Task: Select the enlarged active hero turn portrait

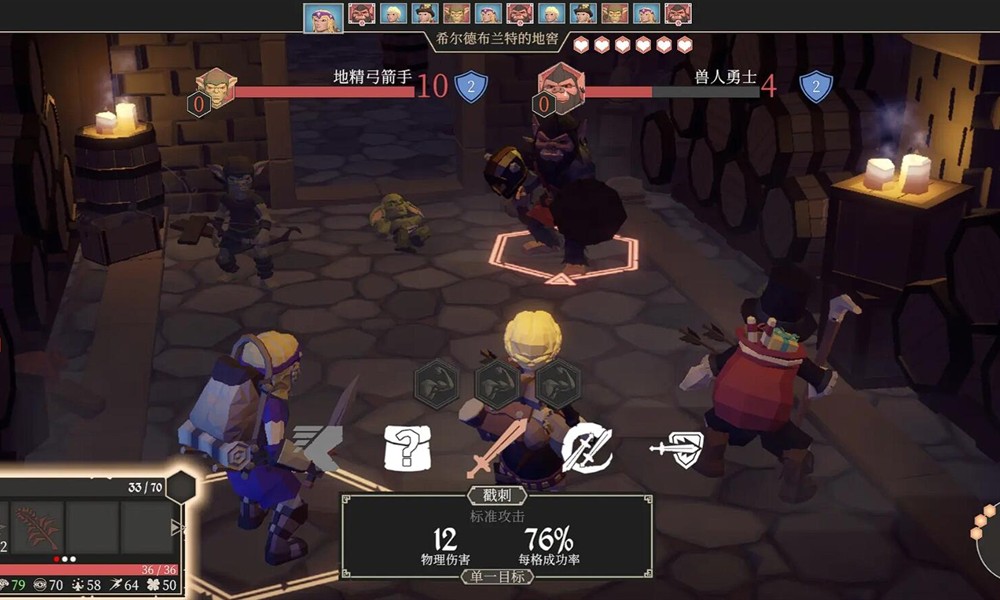Action: 323,16
